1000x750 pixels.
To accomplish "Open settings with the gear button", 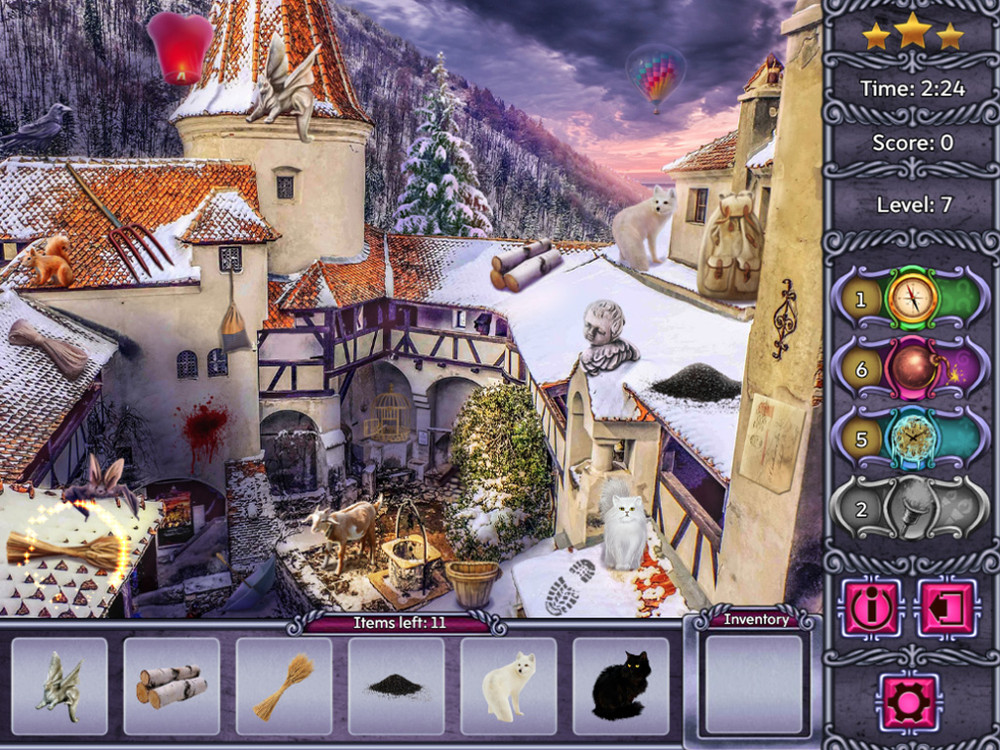I will pyautogui.click(x=909, y=700).
